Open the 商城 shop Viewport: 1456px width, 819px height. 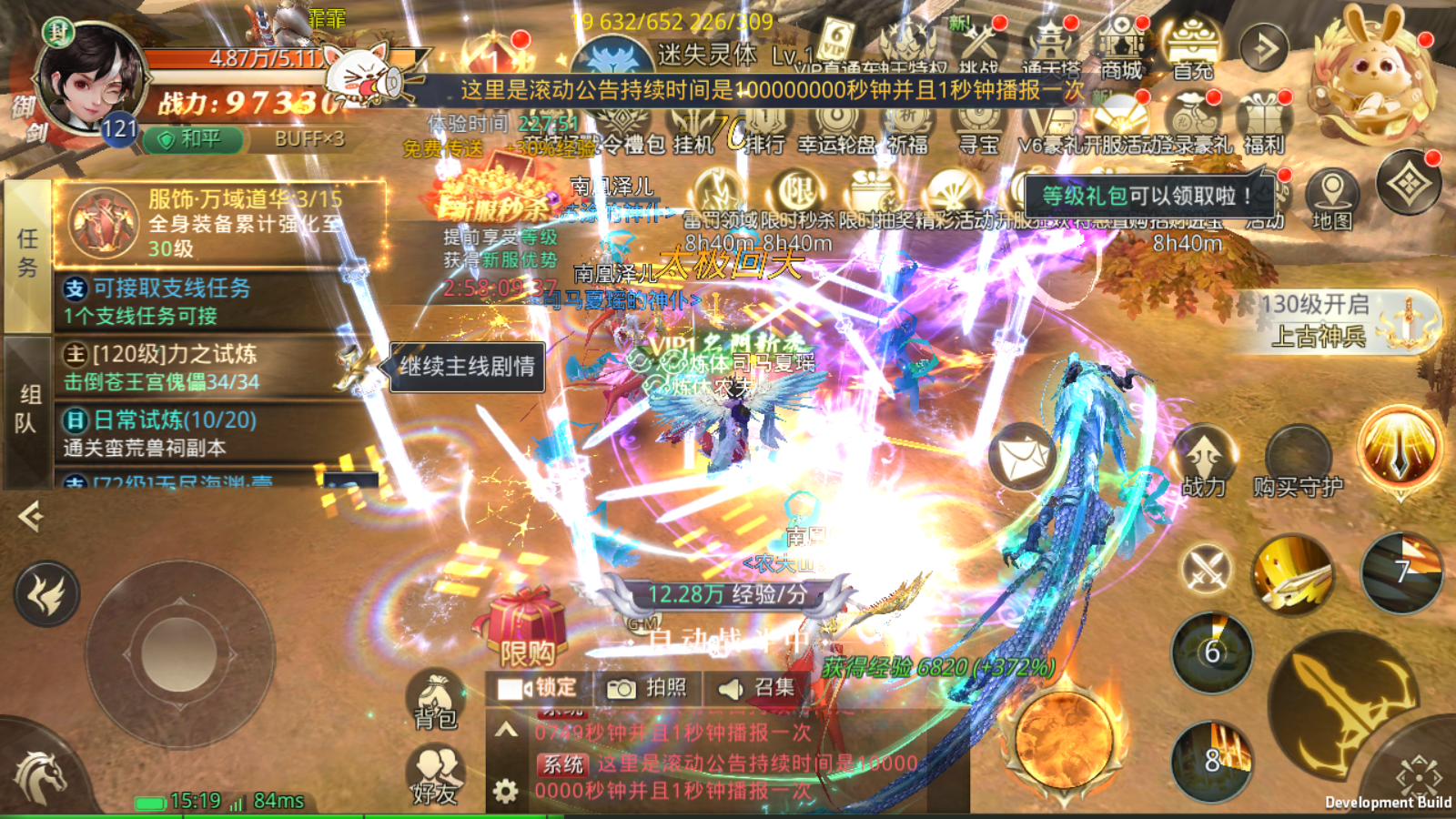click(x=1121, y=50)
